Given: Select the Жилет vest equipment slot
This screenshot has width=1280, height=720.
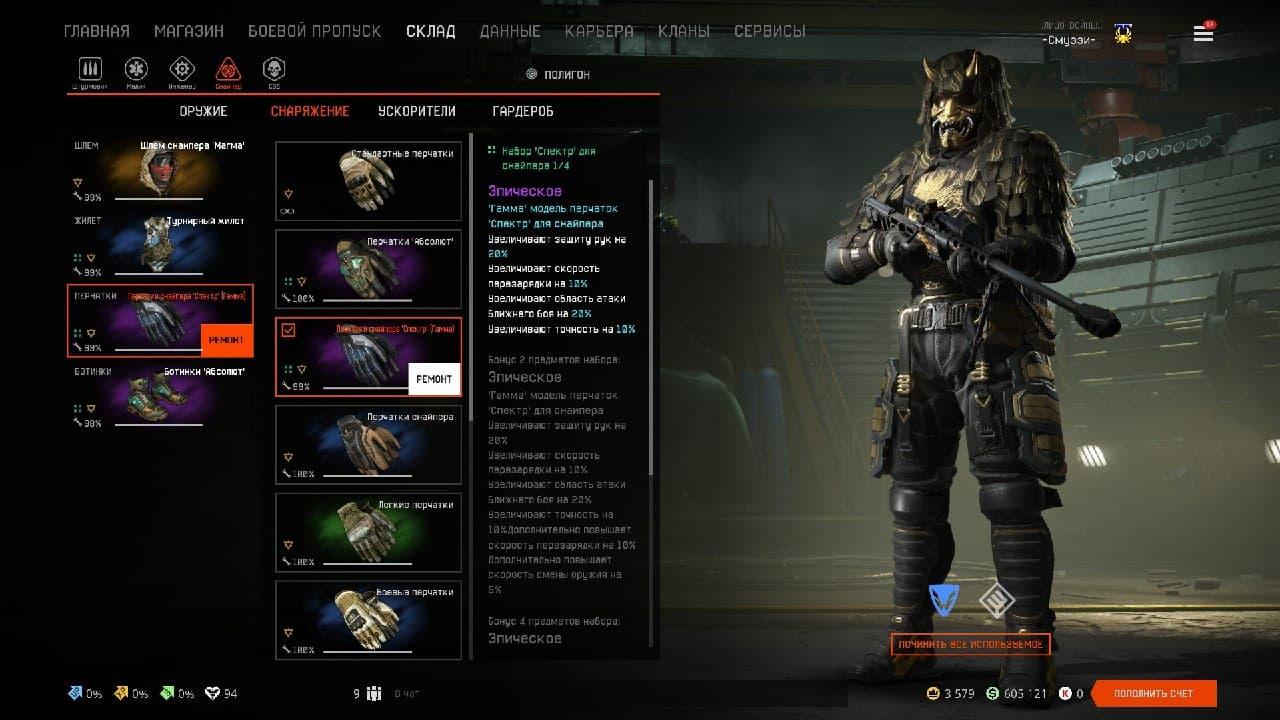Looking at the screenshot, I should pyautogui.click(x=160, y=246).
